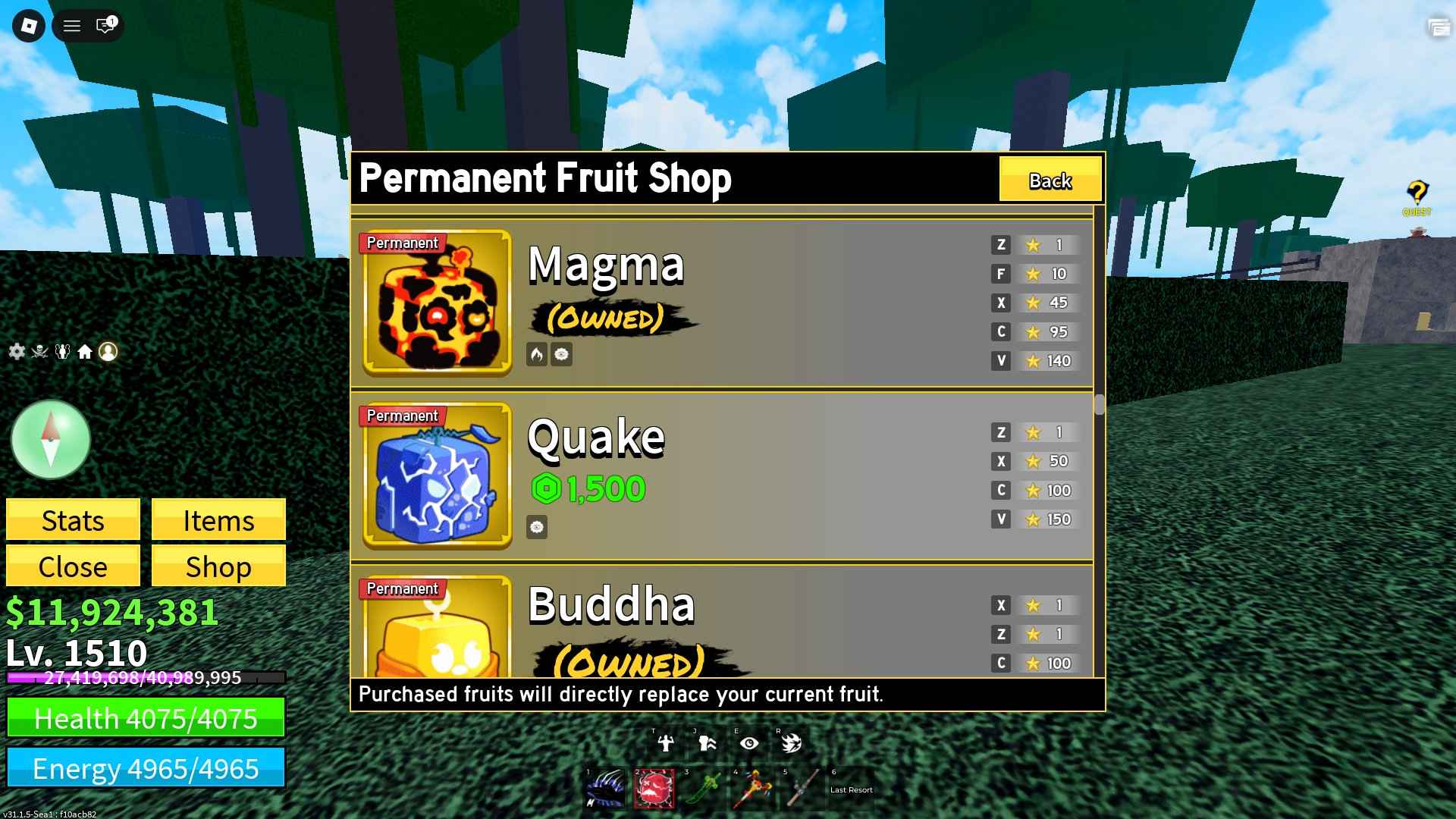This screenshot has height=819, width=1456.
Task: Open the Stats panel
Action: pyautogui.click(x=73, y=520)
